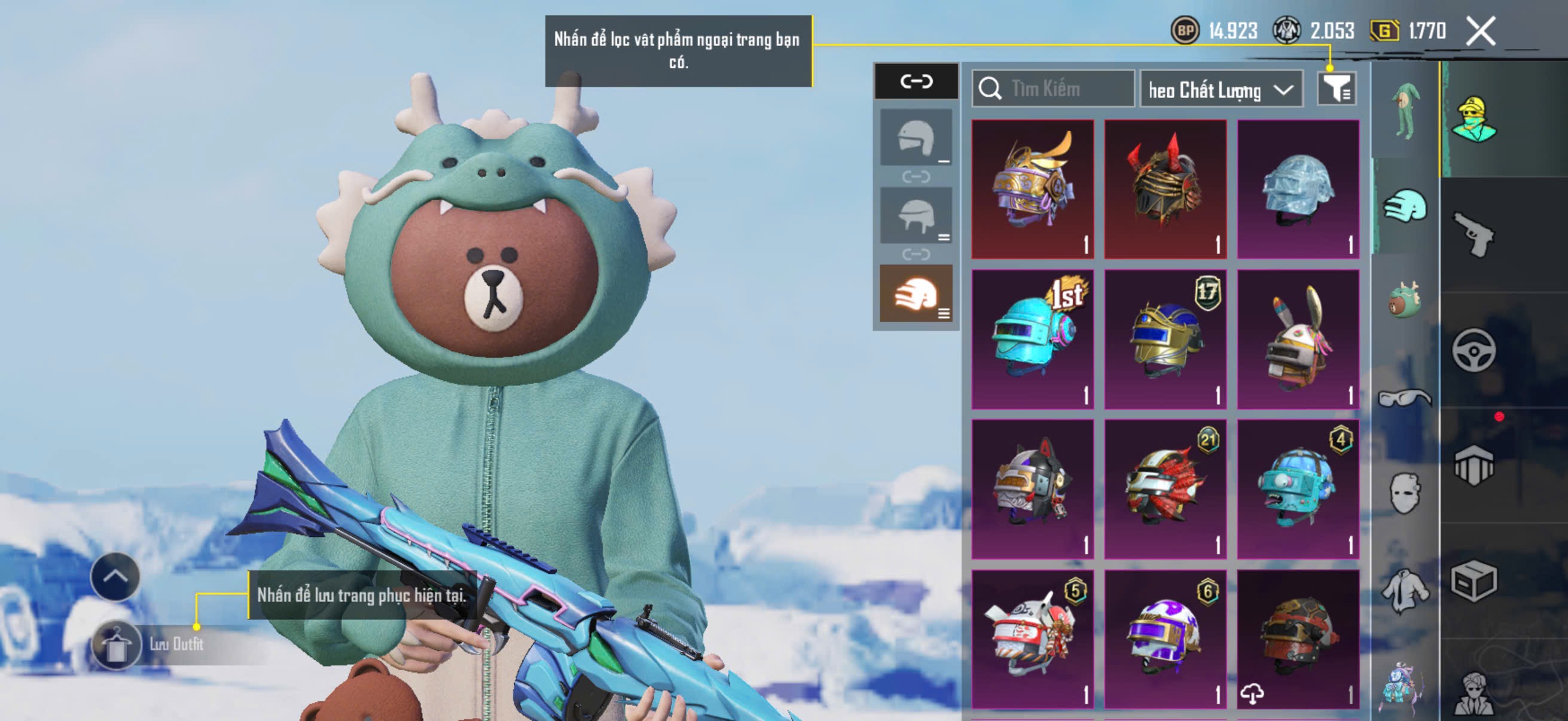This screenshot has width=1568, height=721.
Task: Pick the bunny ears helmet skin
Action: click(1298, 339)
